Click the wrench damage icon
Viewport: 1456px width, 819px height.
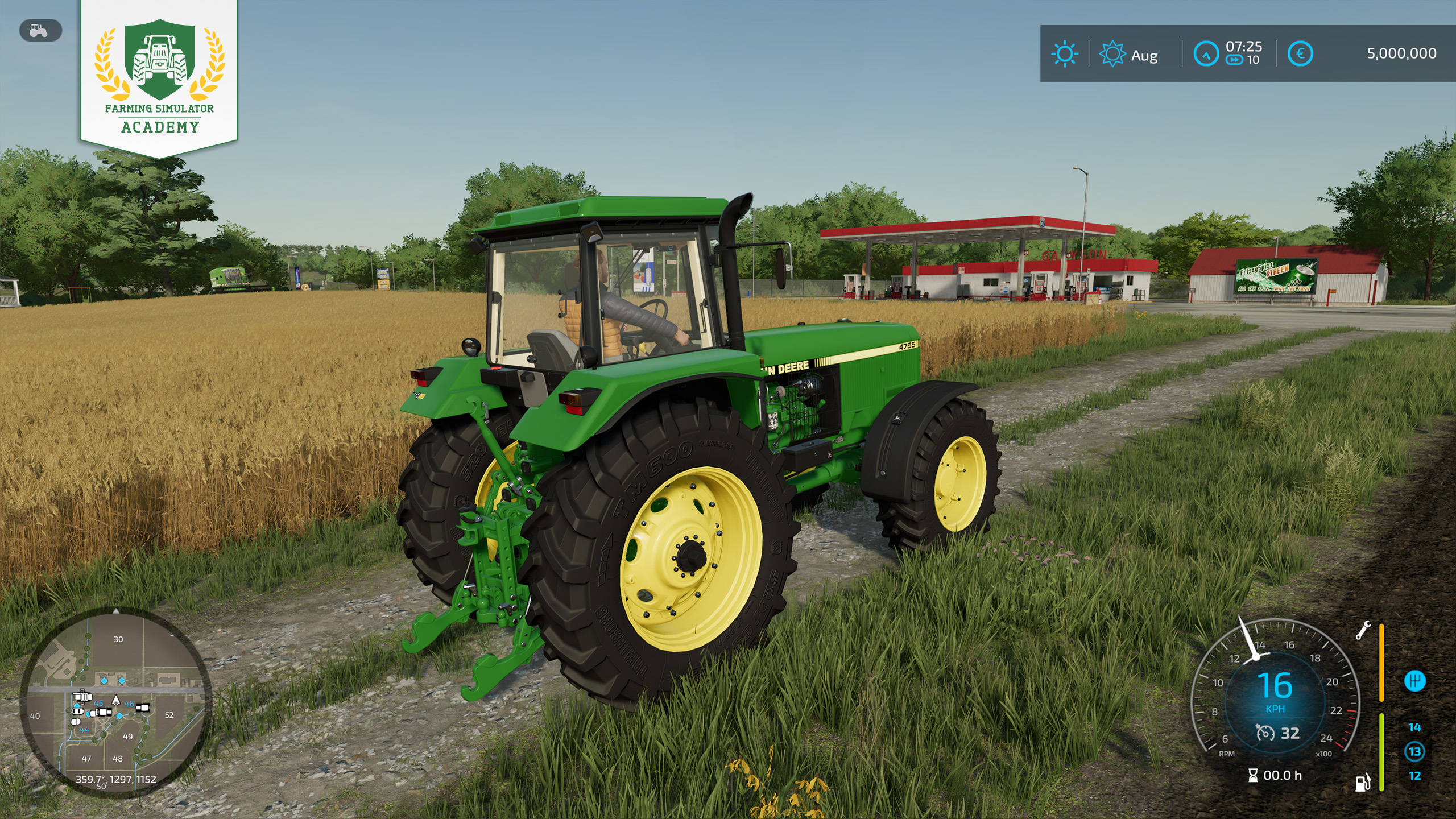(1363, 630)
